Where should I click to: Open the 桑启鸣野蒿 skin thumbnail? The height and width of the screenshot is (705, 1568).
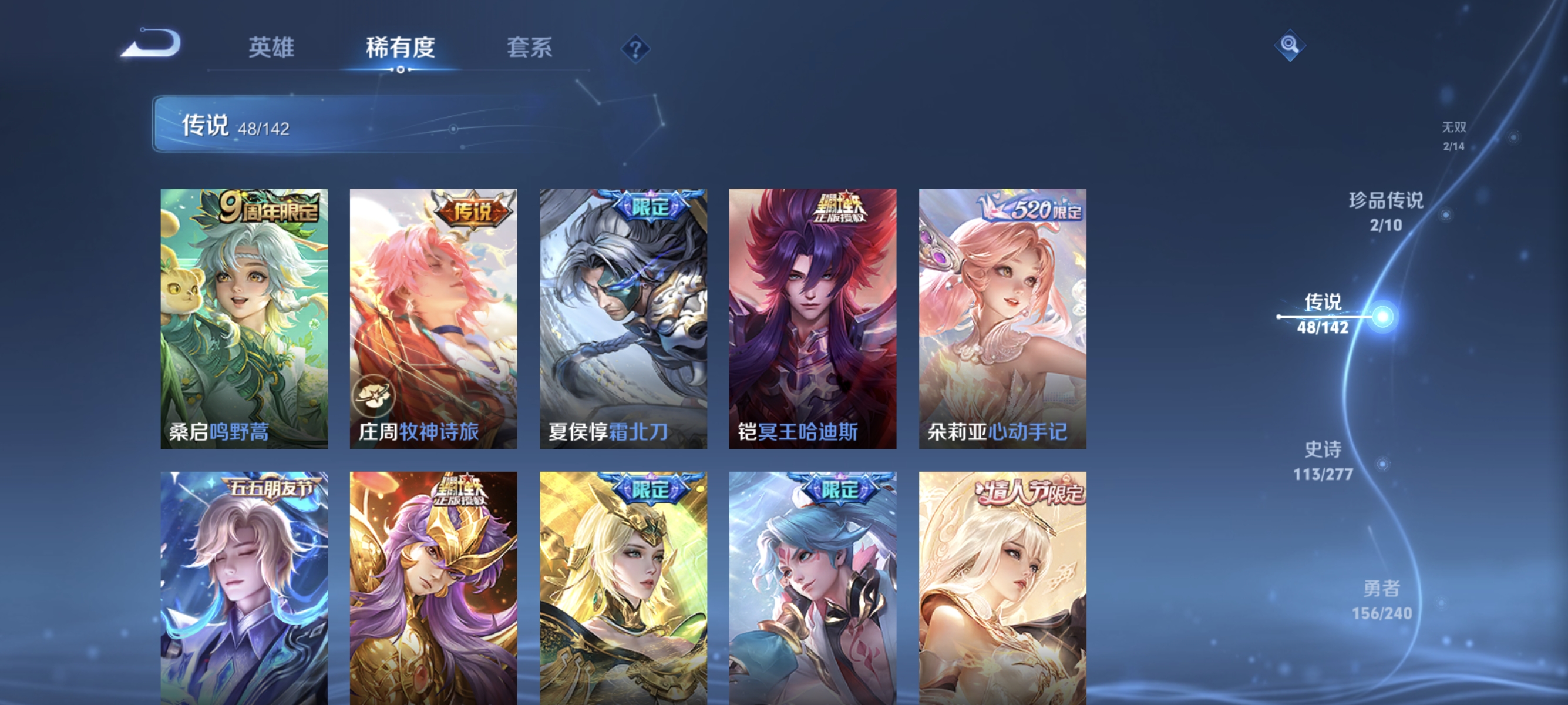(244, 318)
